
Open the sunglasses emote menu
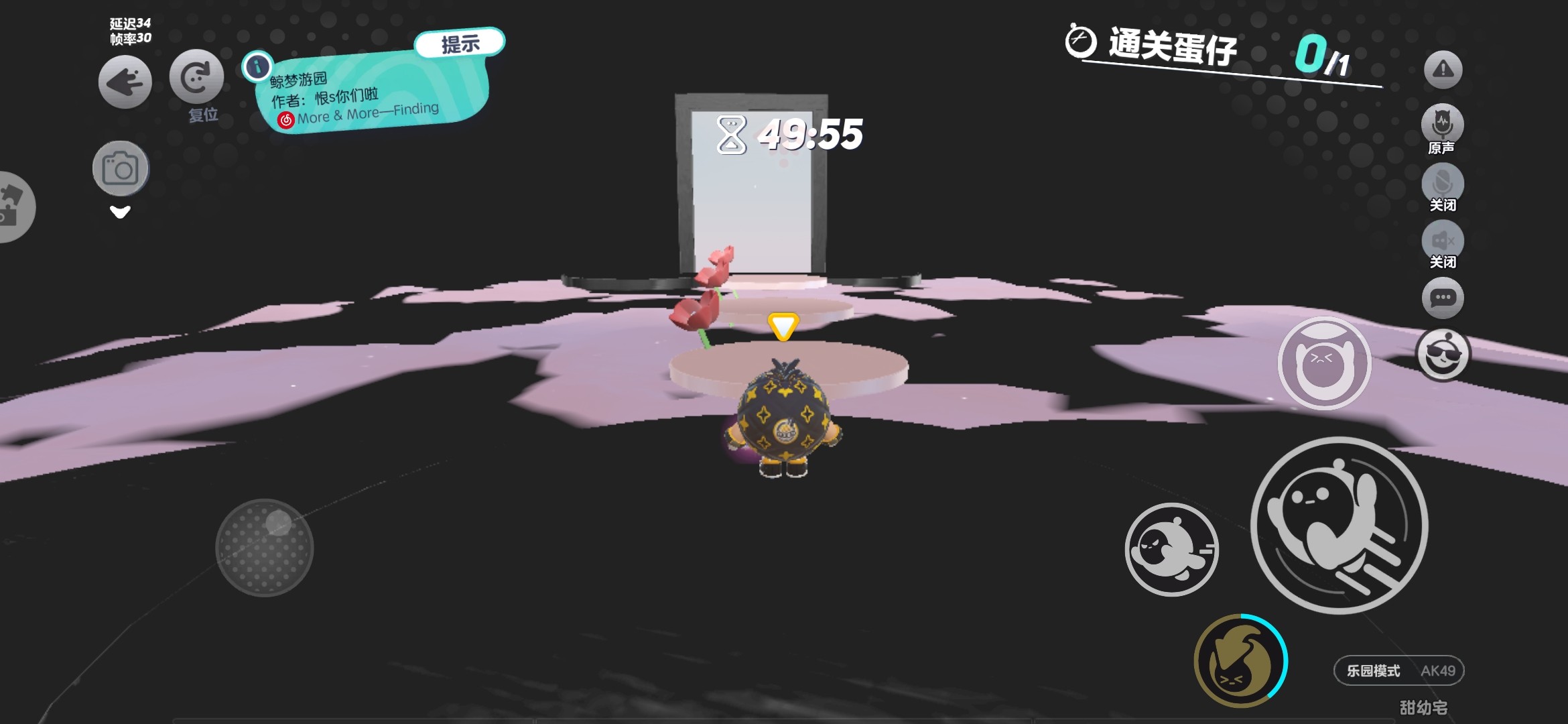(1443, 355)
